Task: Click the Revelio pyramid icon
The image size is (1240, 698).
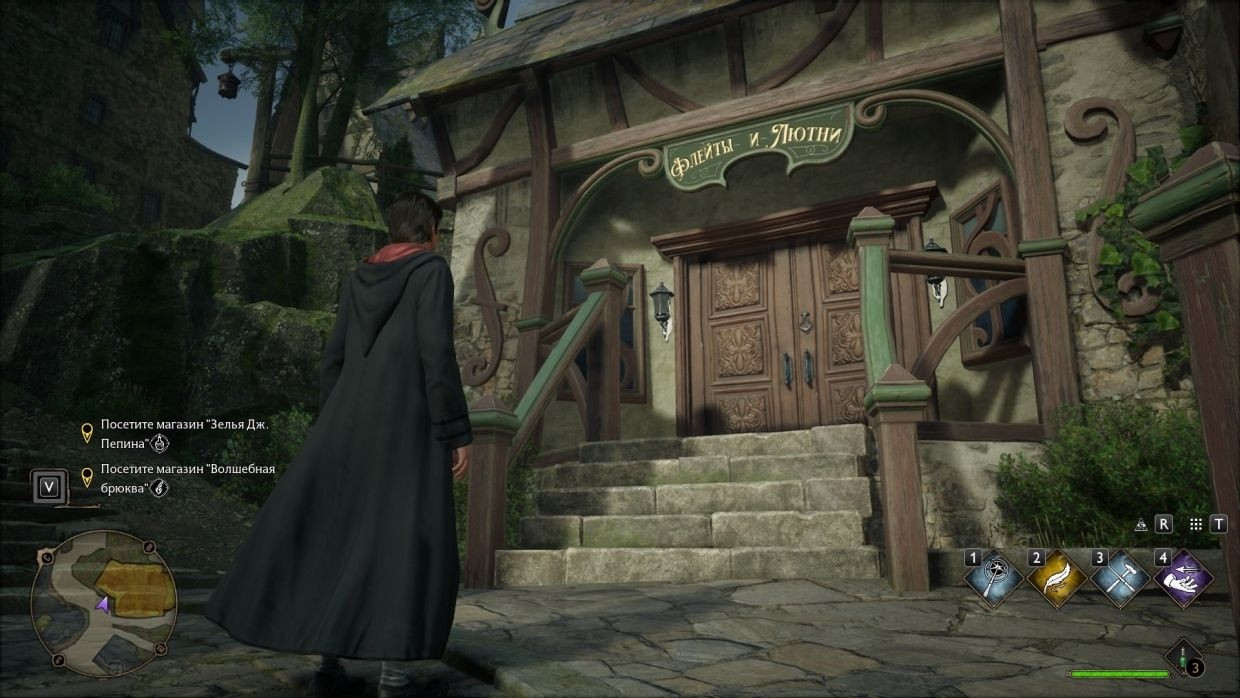Action: coord(1140,524)
